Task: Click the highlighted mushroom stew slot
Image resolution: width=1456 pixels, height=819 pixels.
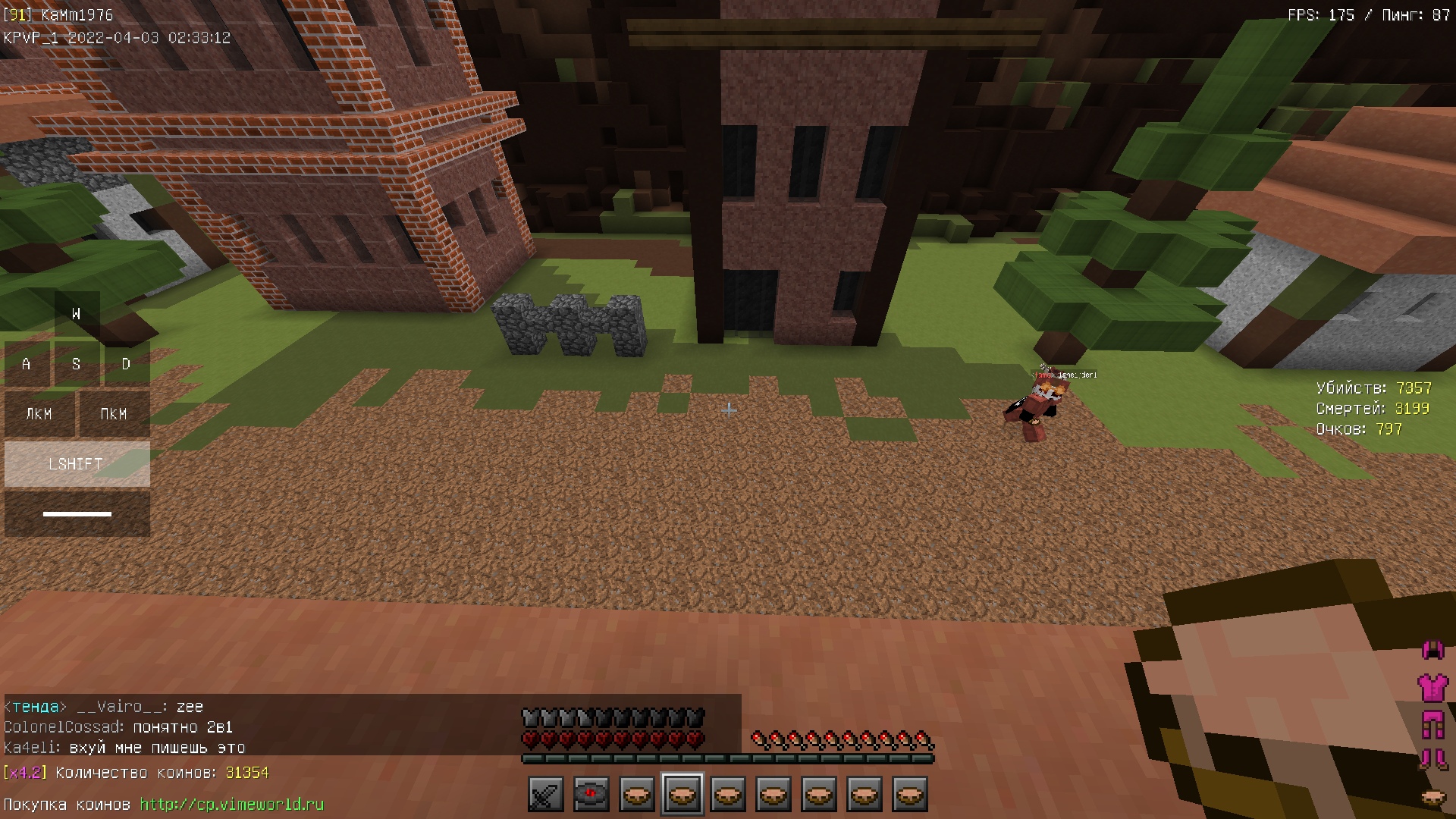Action: point(682,795)
